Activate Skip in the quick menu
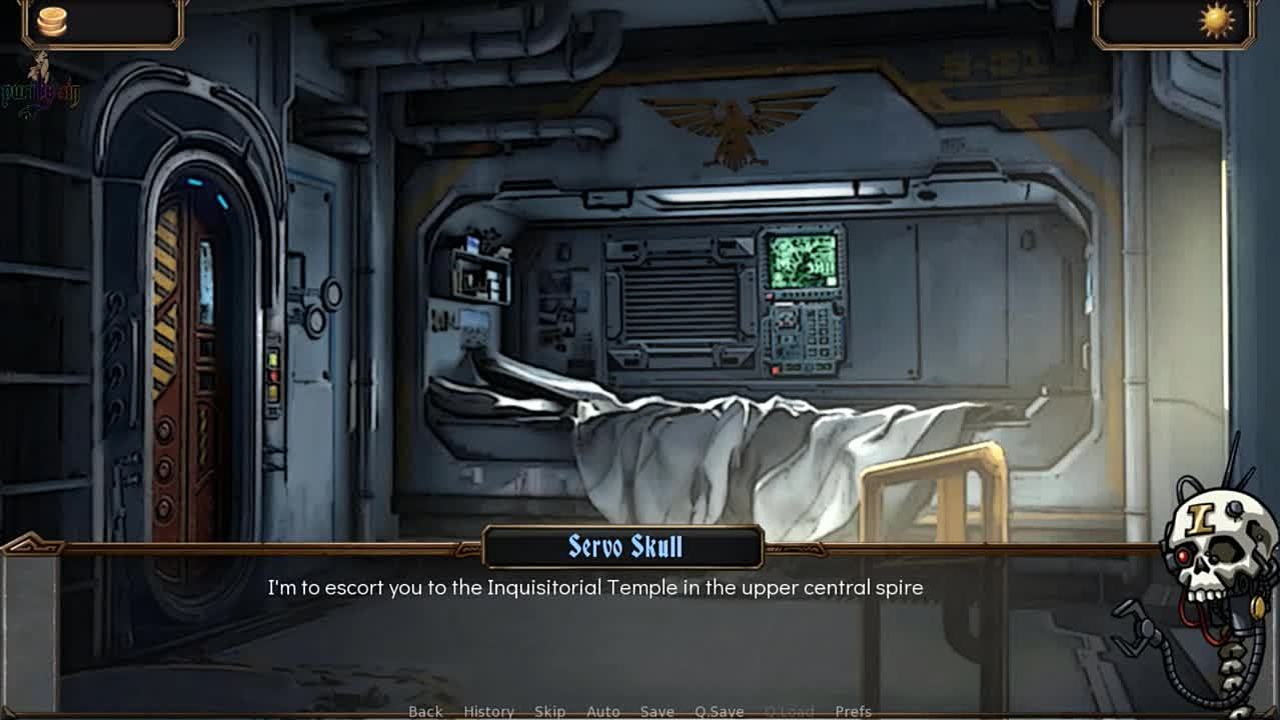 550,711
